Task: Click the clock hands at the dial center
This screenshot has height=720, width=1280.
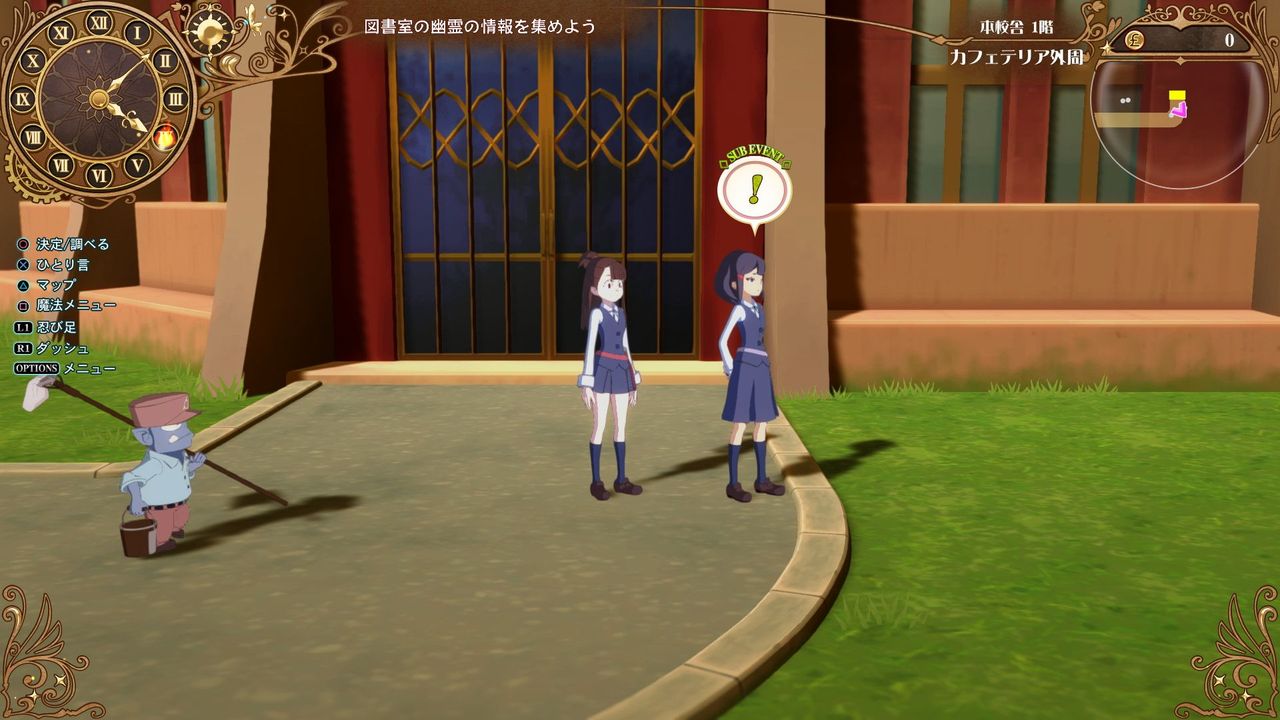Action: [x=100, y=98]
